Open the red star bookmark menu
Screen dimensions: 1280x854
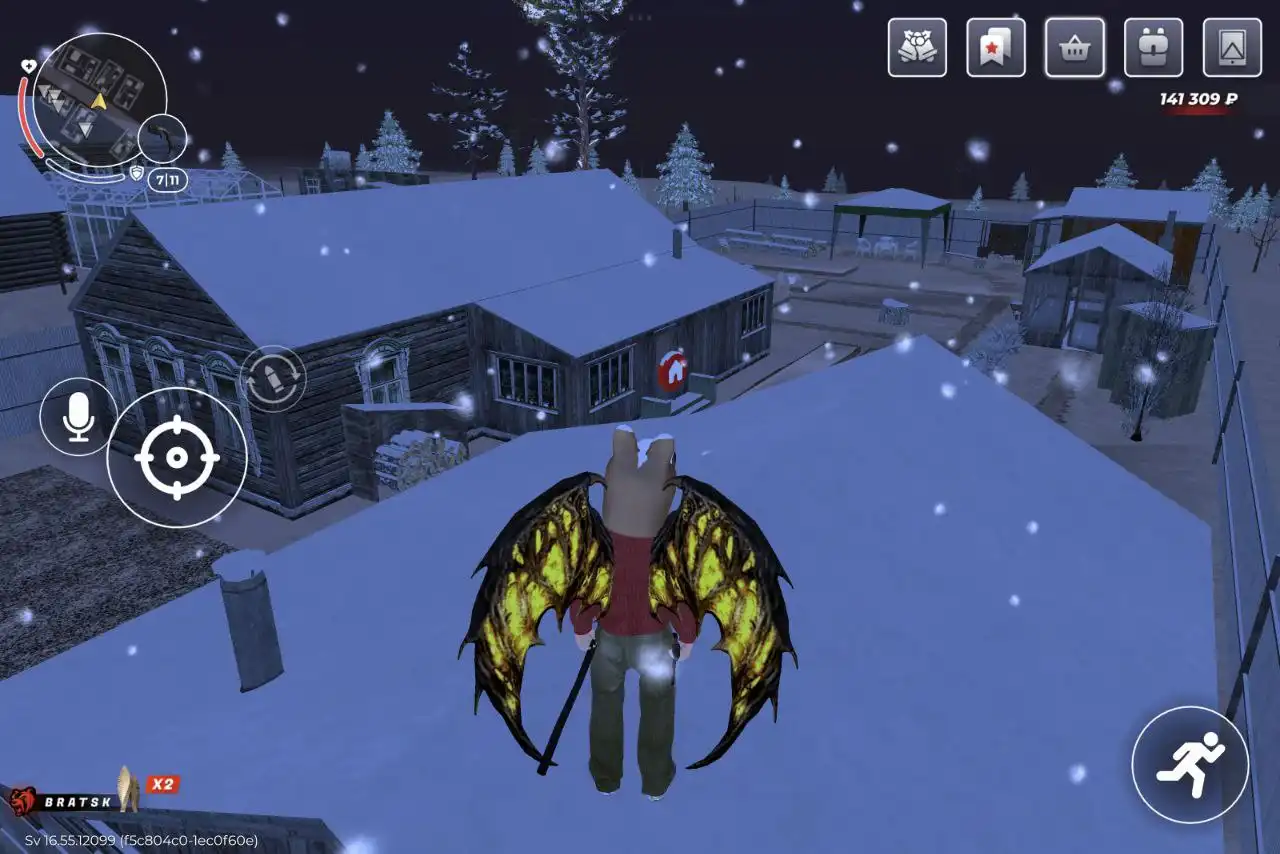(x=996, y=47)
